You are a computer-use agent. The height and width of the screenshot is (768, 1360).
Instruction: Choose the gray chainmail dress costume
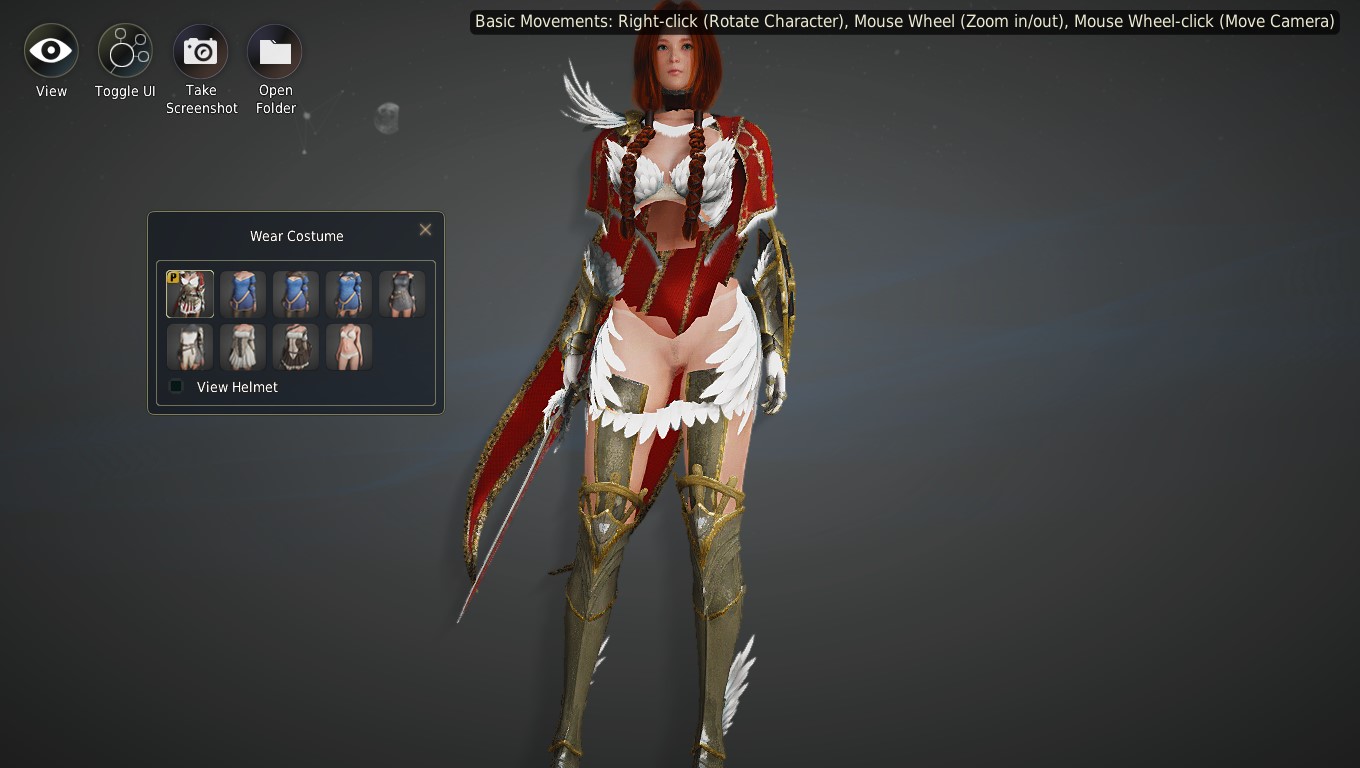click(402, 294)
